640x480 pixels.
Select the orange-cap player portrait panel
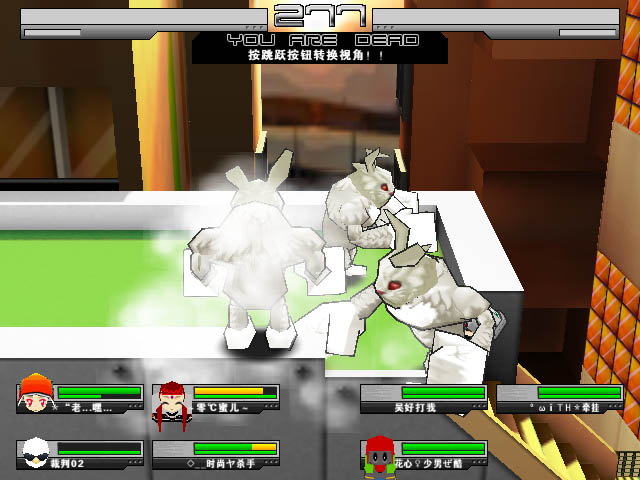(80, 397)
